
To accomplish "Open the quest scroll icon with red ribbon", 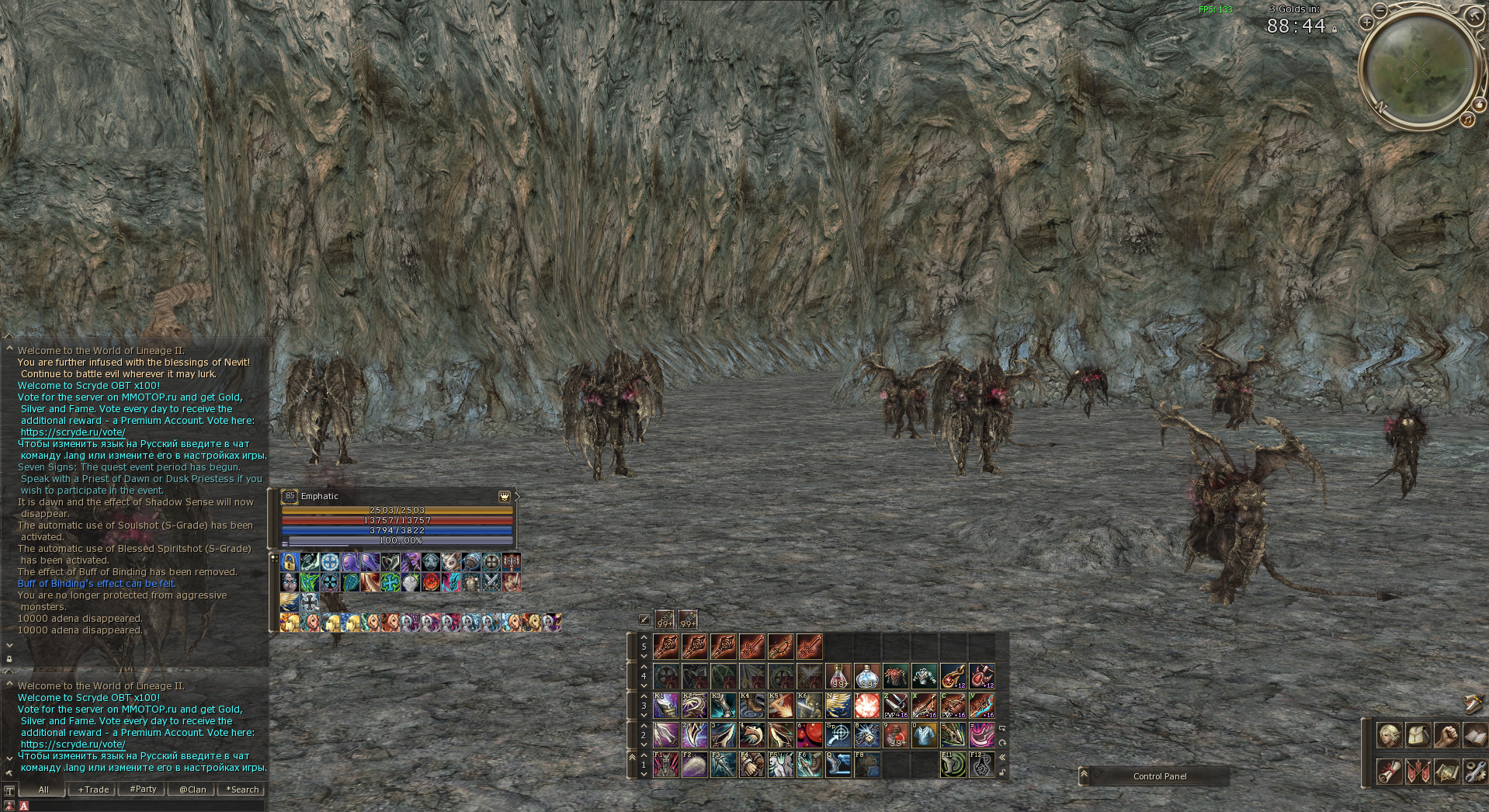I will pos(1389,772).
